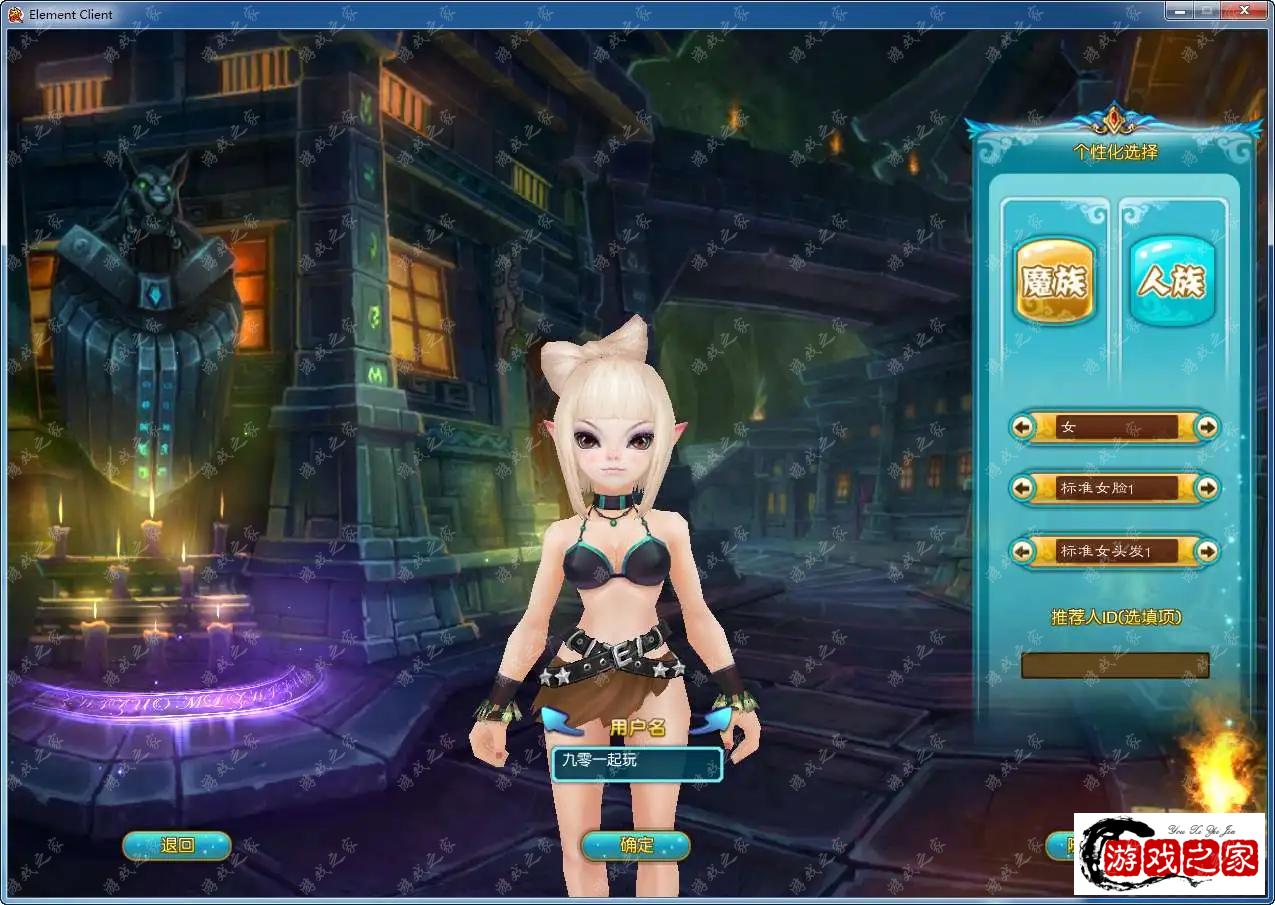Viewport: 1275px width, 905px height.
Task: Click the 用户名 username text field
Action: (x=637, y=764)
